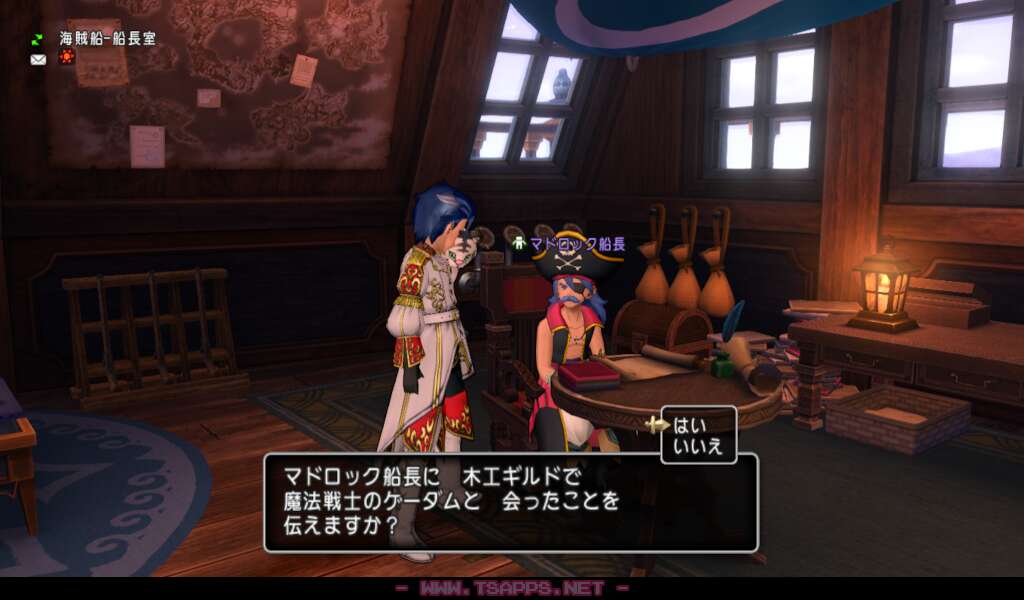Select いいえ to decline telling him
The width and height of the screenshot is (1024, 600).
pos(696,446)
